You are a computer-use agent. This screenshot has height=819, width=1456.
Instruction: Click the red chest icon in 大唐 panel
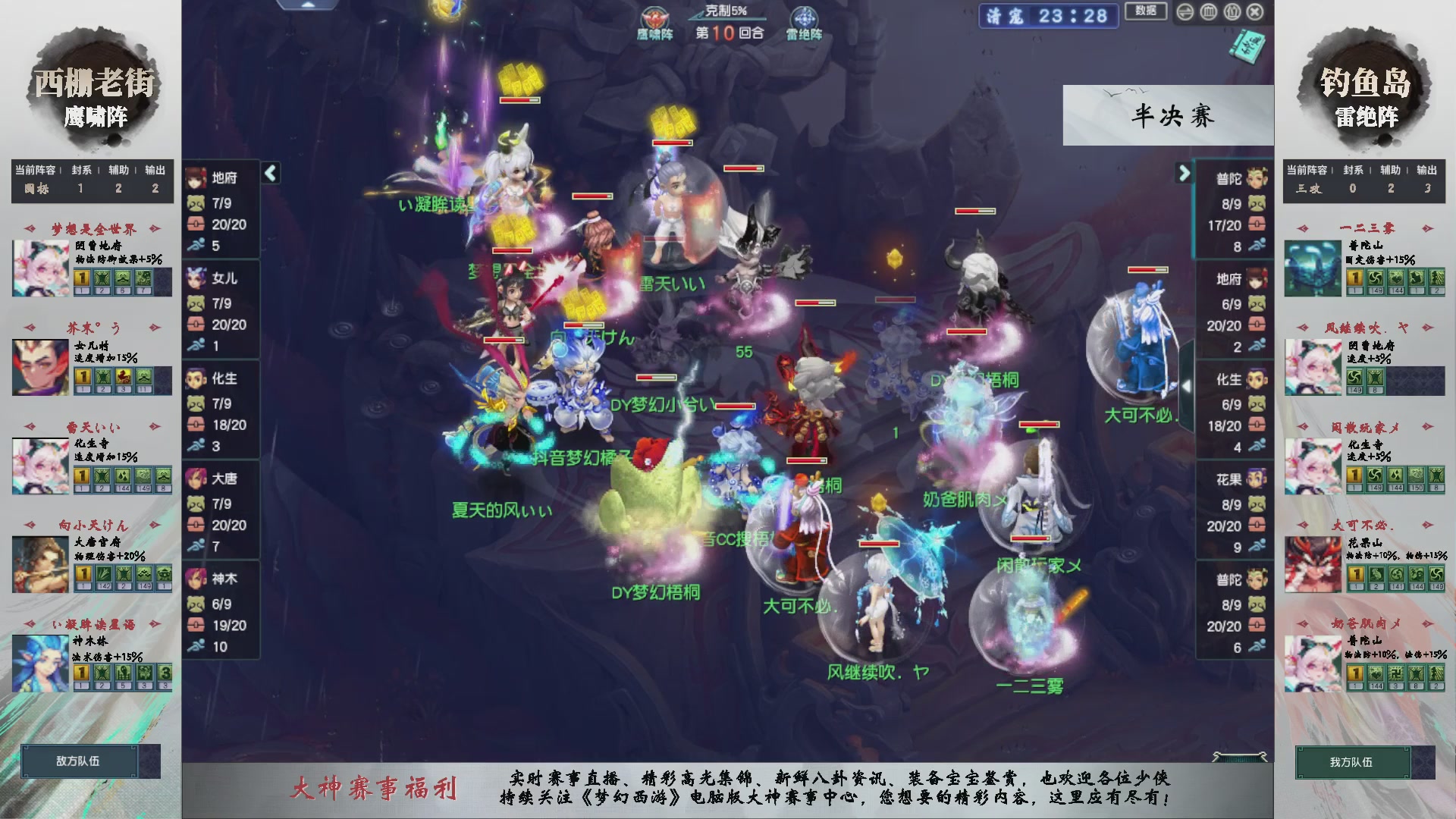coord(196,525)
